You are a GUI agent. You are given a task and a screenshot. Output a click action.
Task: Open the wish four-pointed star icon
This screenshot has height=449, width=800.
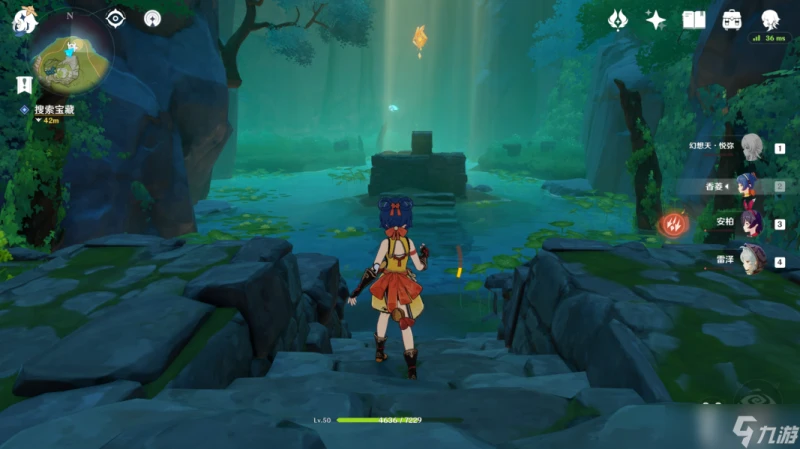click(x=656, y=20)
